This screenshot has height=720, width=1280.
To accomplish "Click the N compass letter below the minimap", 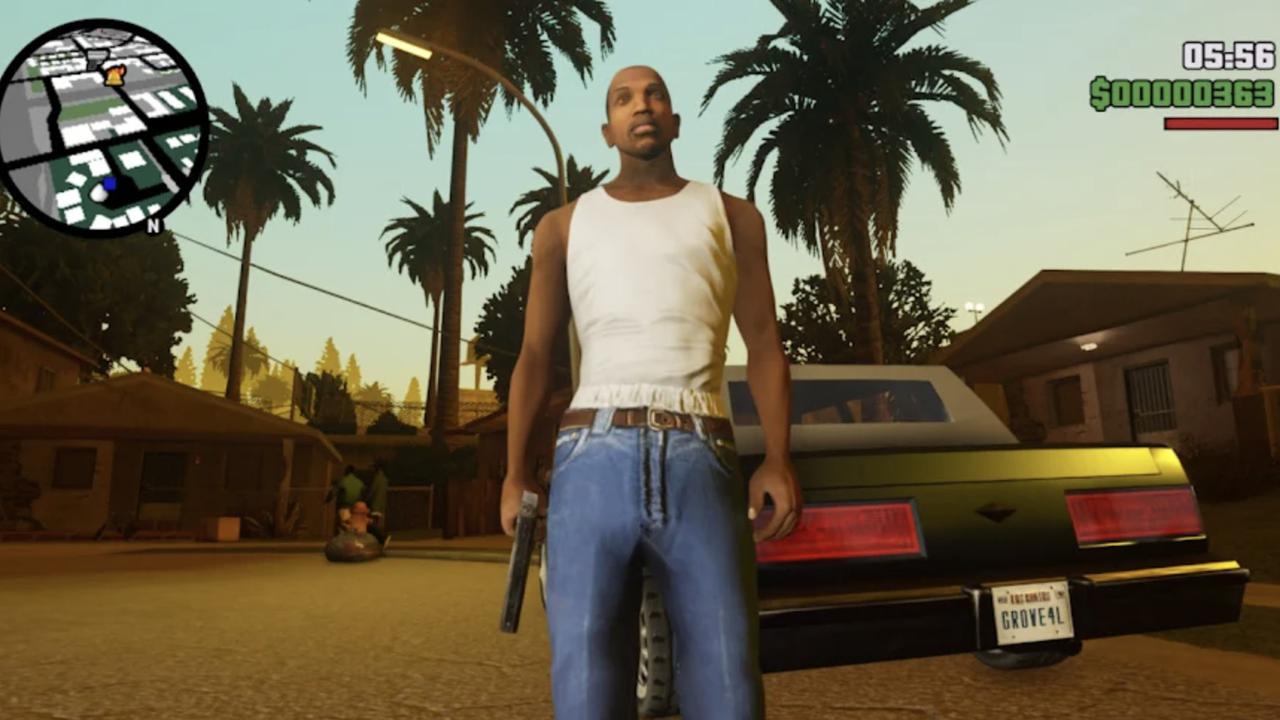I will [153, 226].
